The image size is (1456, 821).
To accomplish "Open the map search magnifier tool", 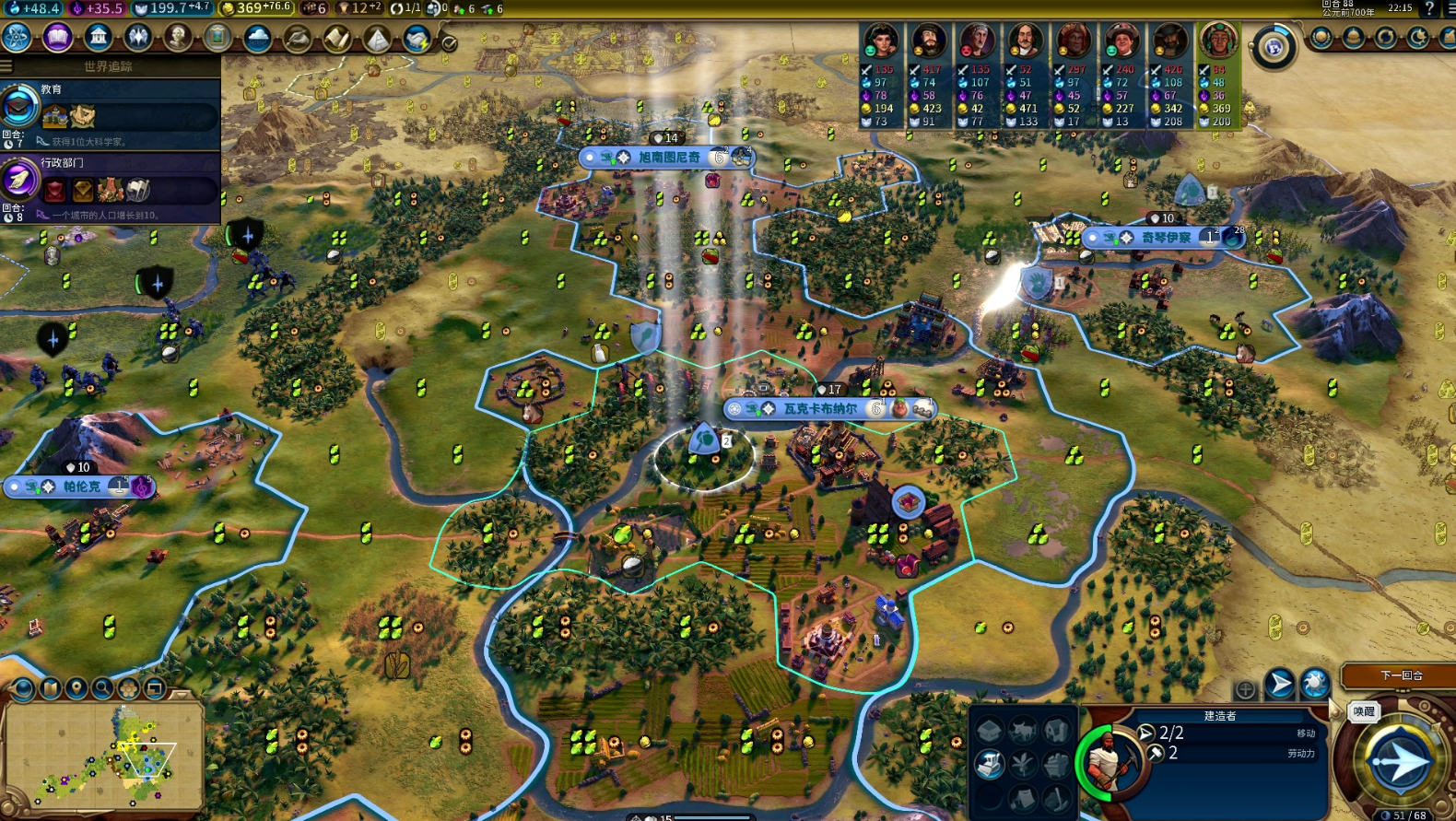I will click(x=102, y=688).
